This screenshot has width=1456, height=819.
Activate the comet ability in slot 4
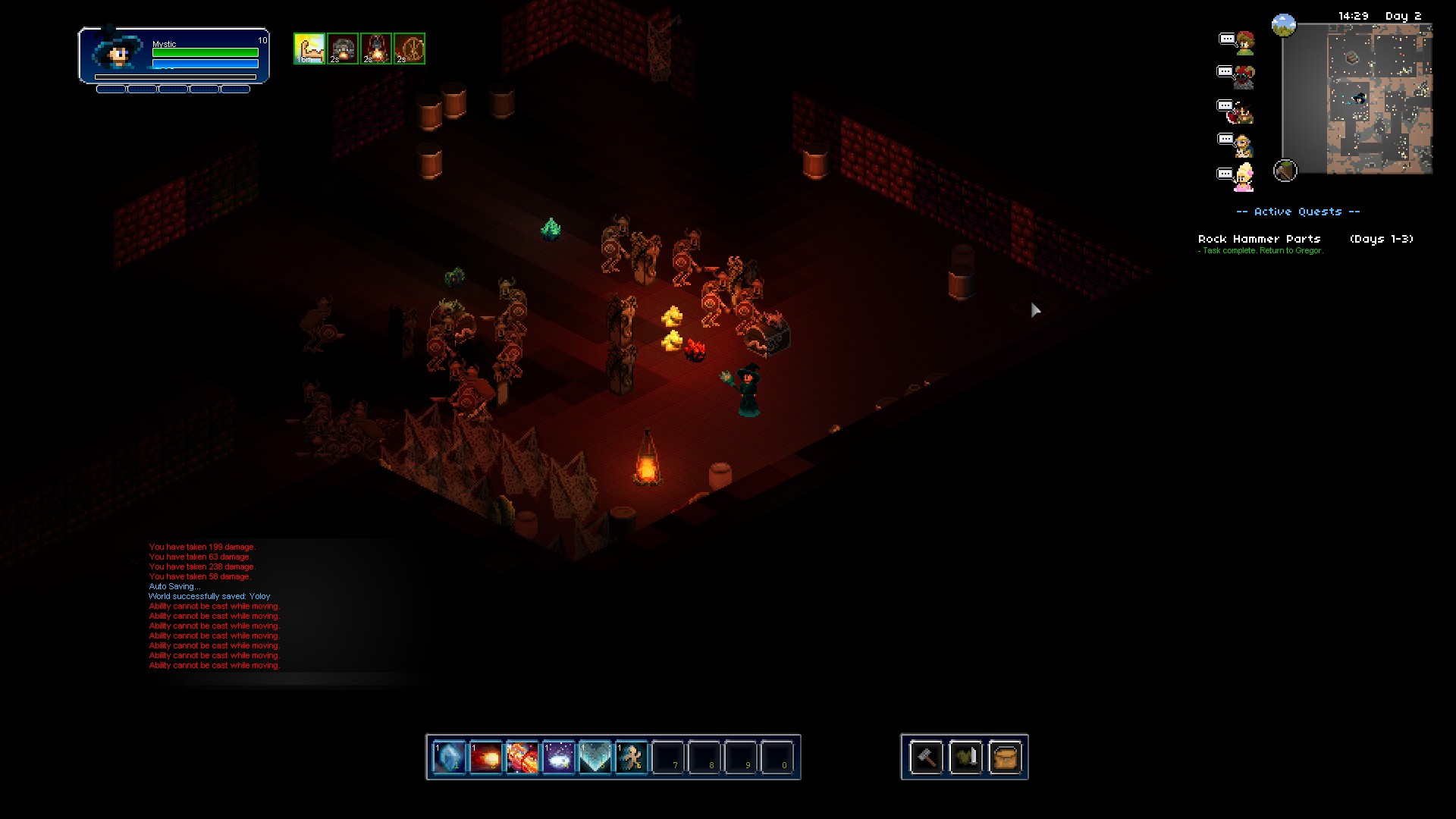(558, 757)
